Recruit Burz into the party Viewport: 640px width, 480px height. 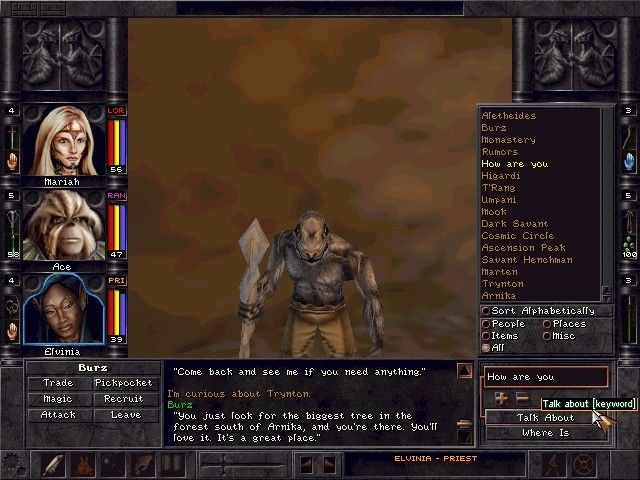pyautogui.click(x=125, y=398)
